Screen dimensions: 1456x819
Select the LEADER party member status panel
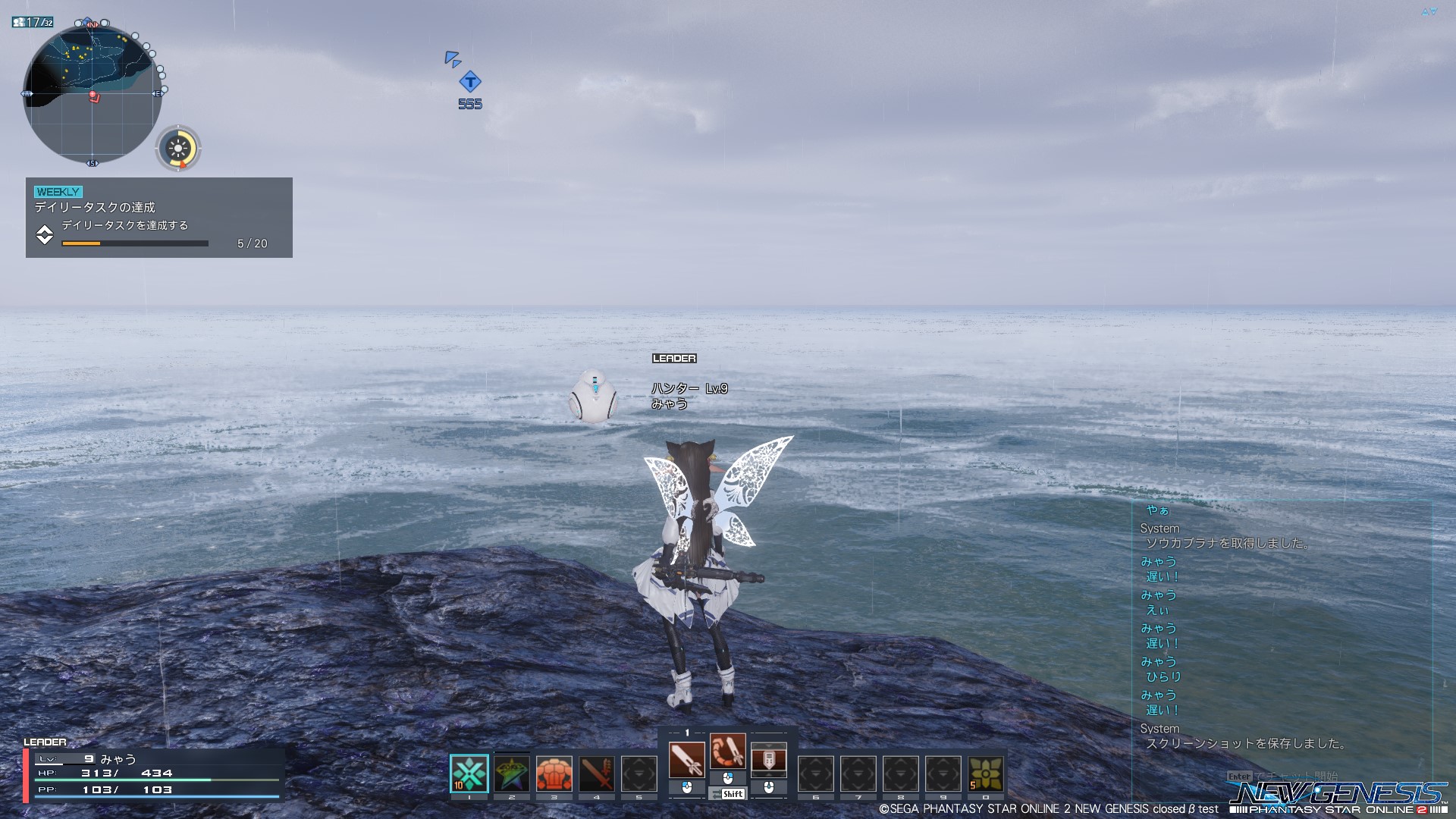point(153,773)
